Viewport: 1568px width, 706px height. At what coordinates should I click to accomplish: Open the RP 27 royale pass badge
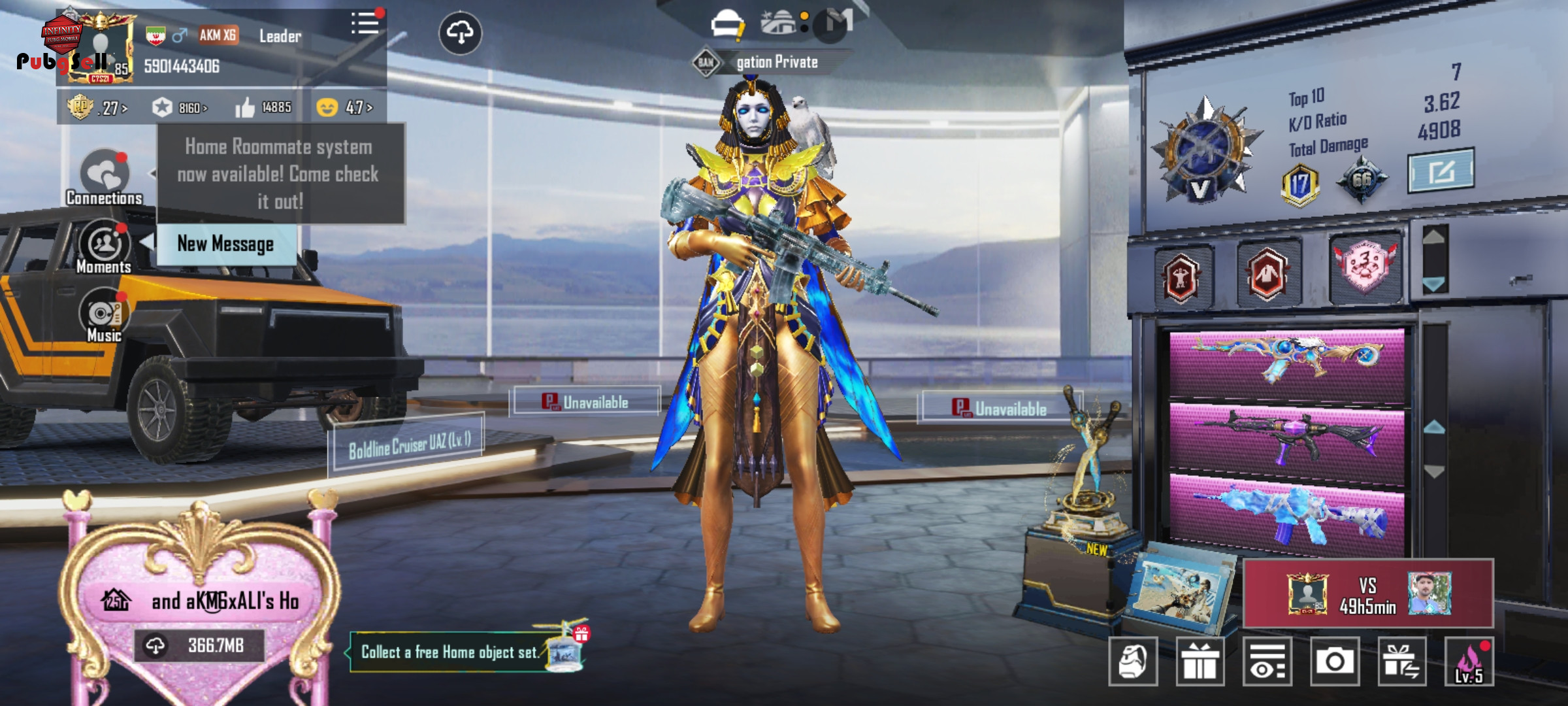tap(97, 107)
